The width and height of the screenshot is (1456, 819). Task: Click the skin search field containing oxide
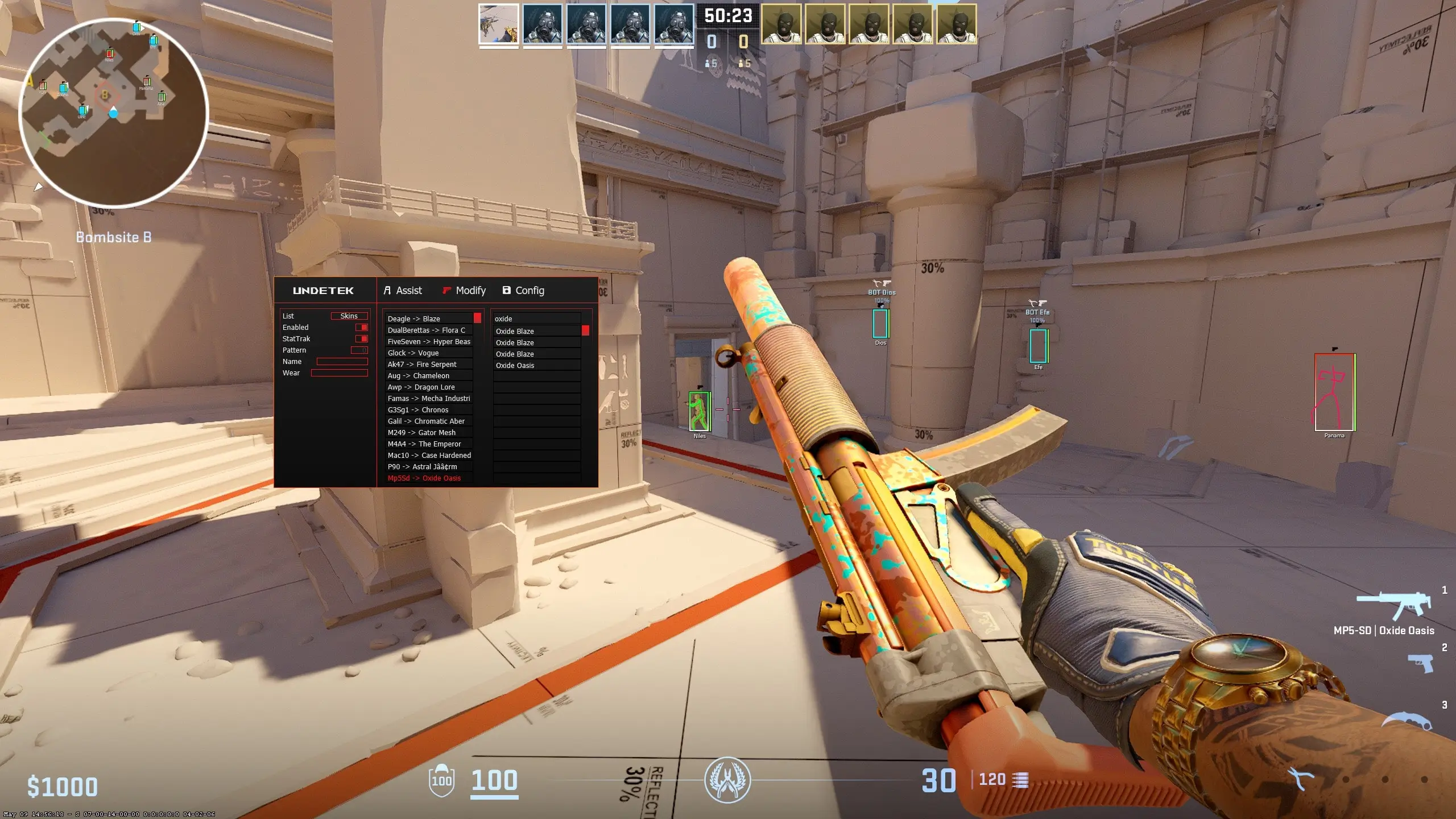(536, 319)
